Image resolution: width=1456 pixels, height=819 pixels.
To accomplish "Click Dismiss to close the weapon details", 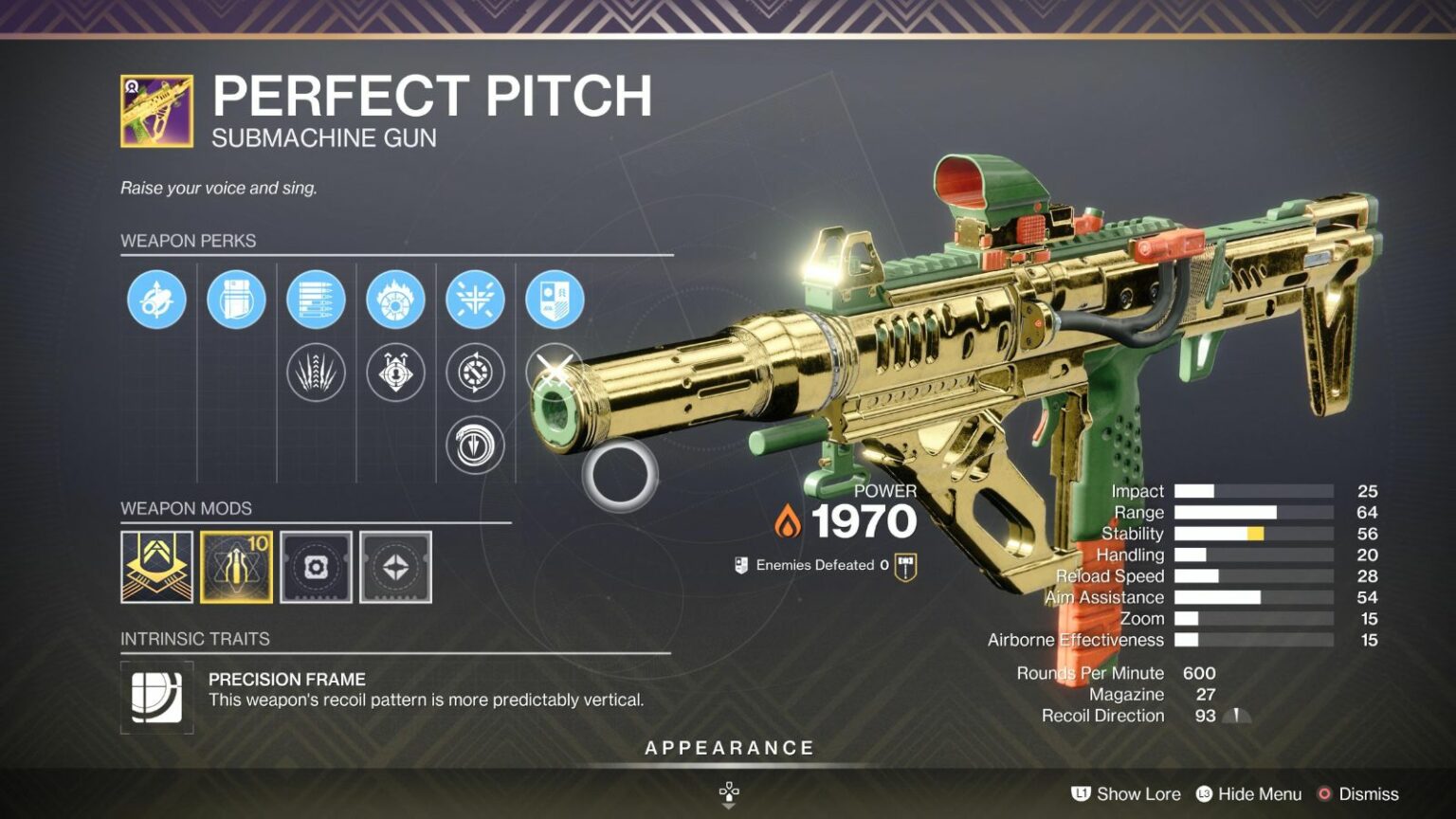I will (1368, 794).
